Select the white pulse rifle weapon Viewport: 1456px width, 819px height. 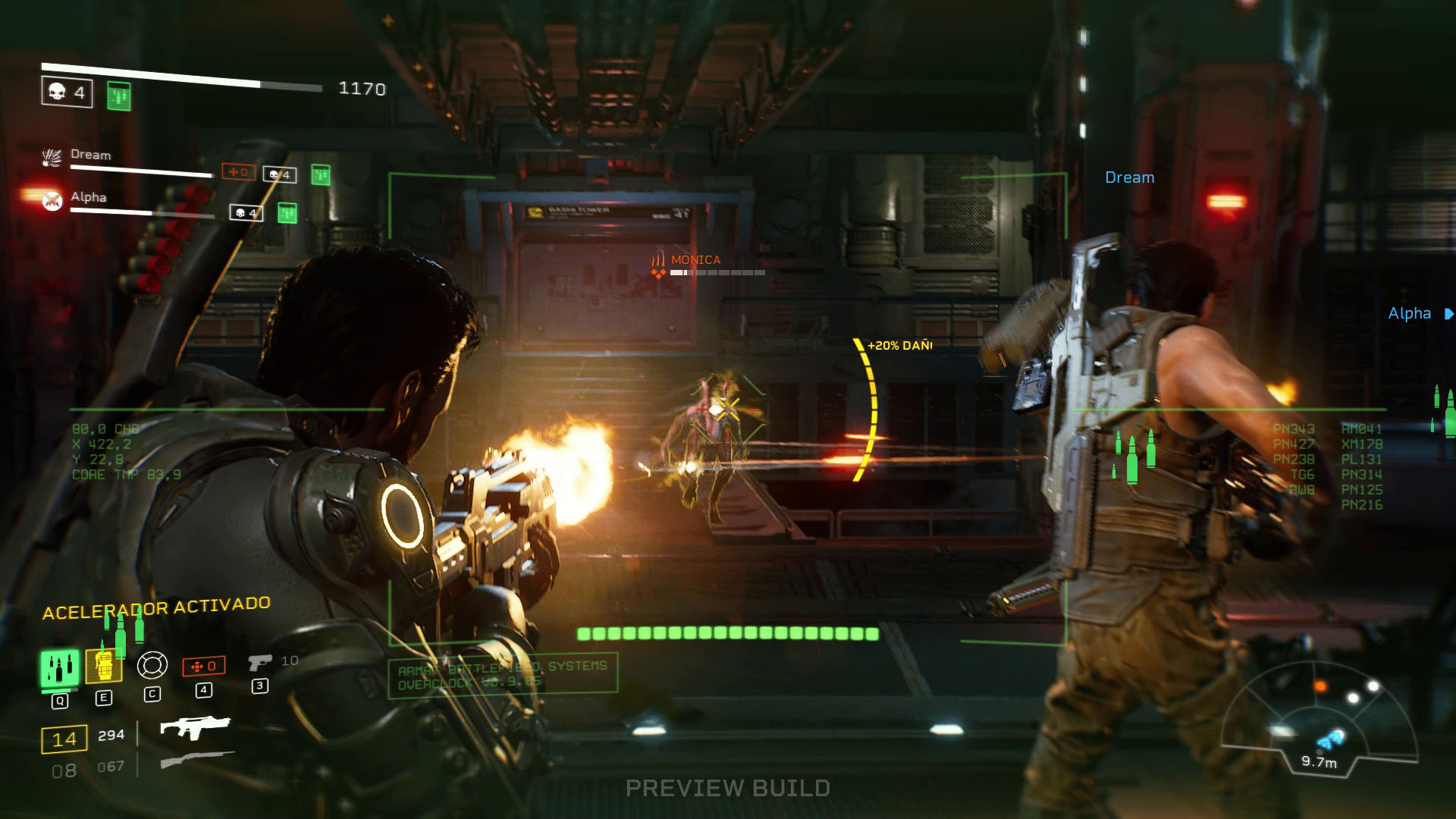[x=195, y=727]
